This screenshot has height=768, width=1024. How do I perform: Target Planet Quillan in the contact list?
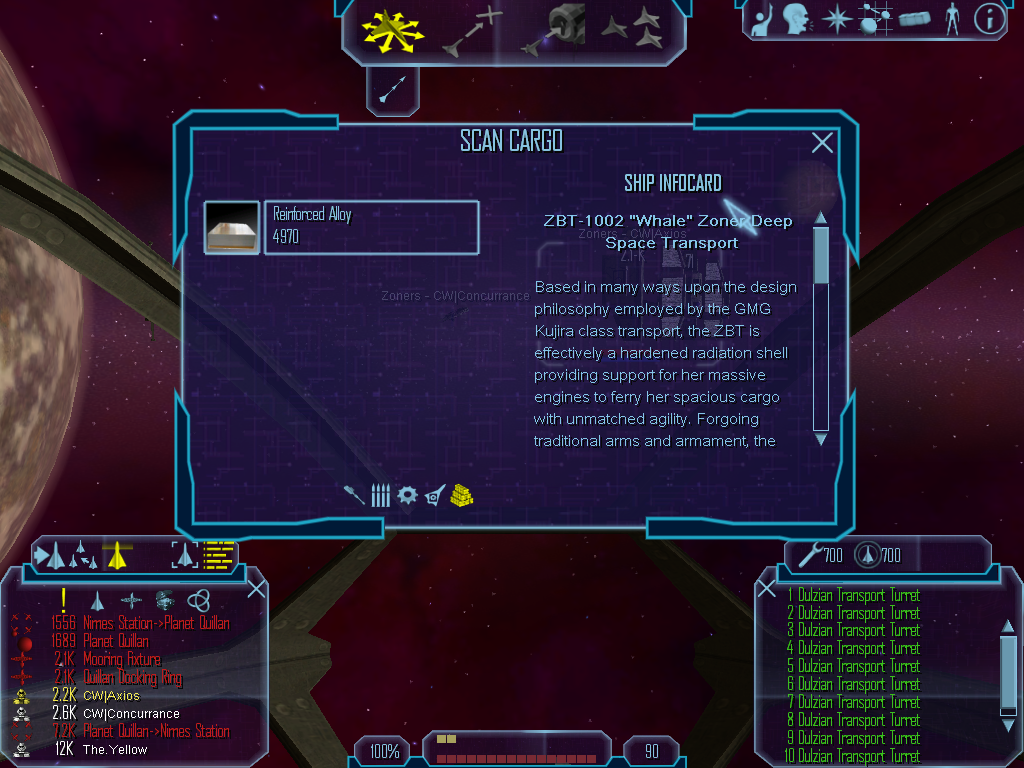pyautogui.click(x=116, y=641)
